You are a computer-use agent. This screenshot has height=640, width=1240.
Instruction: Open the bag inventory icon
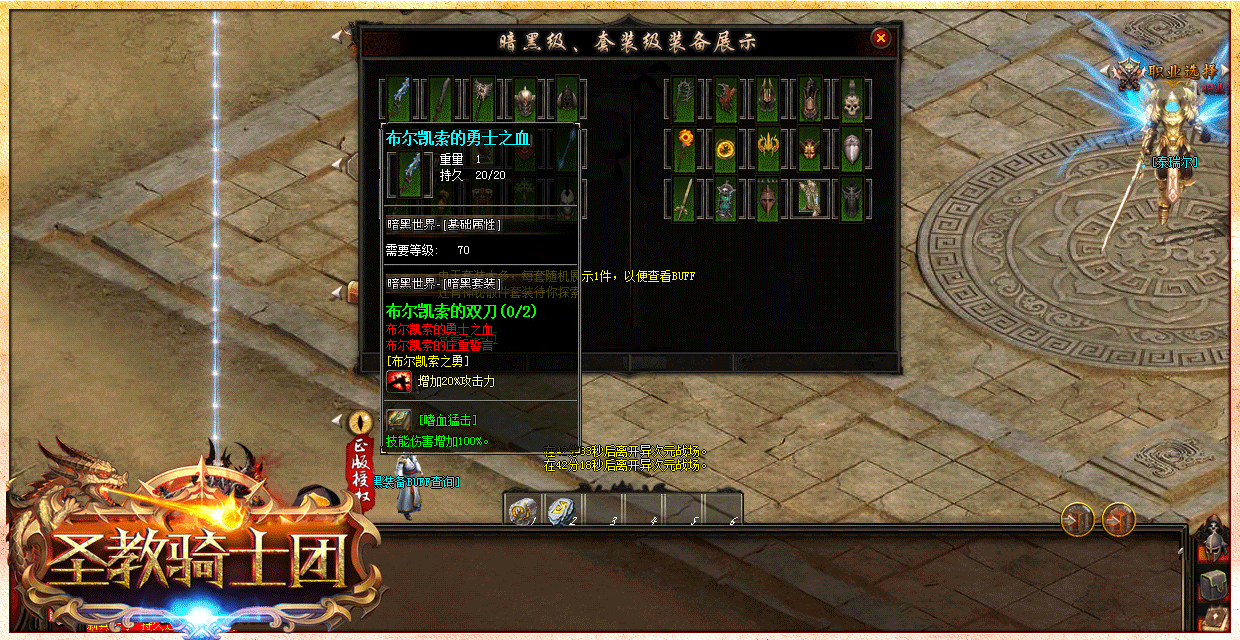point(1214,583)
